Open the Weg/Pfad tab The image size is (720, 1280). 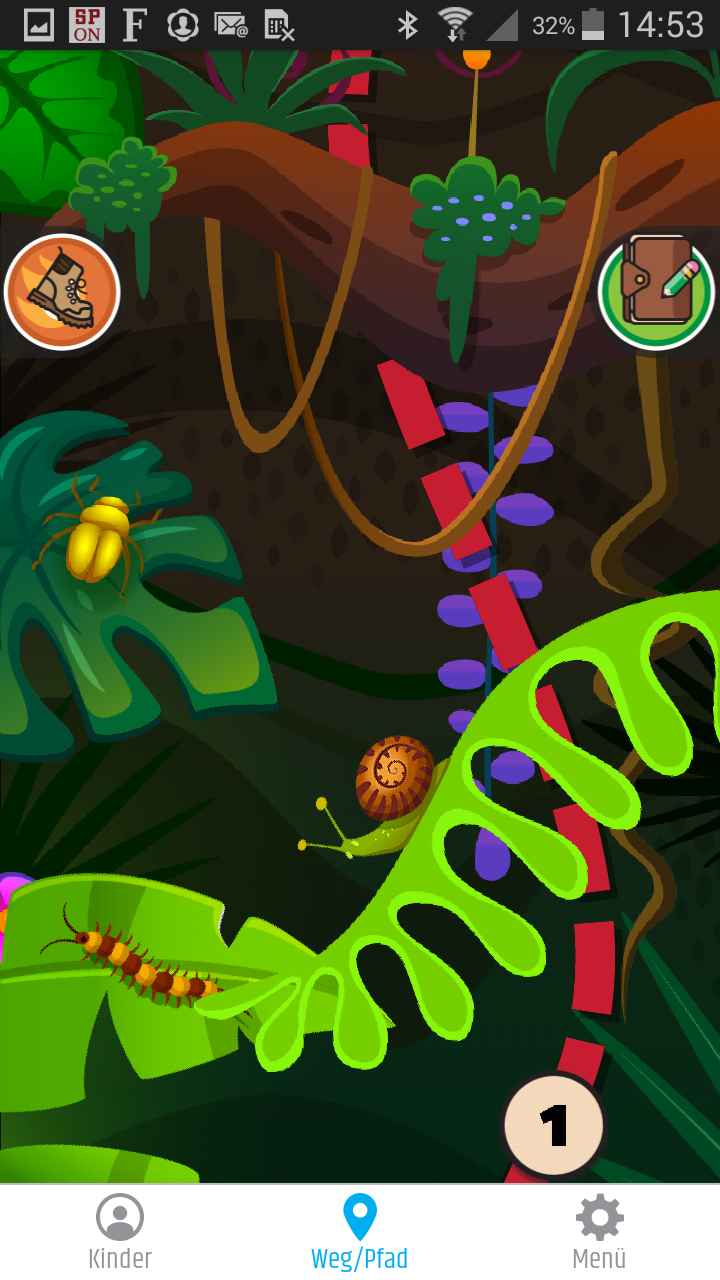click(x=359, y=1232)
